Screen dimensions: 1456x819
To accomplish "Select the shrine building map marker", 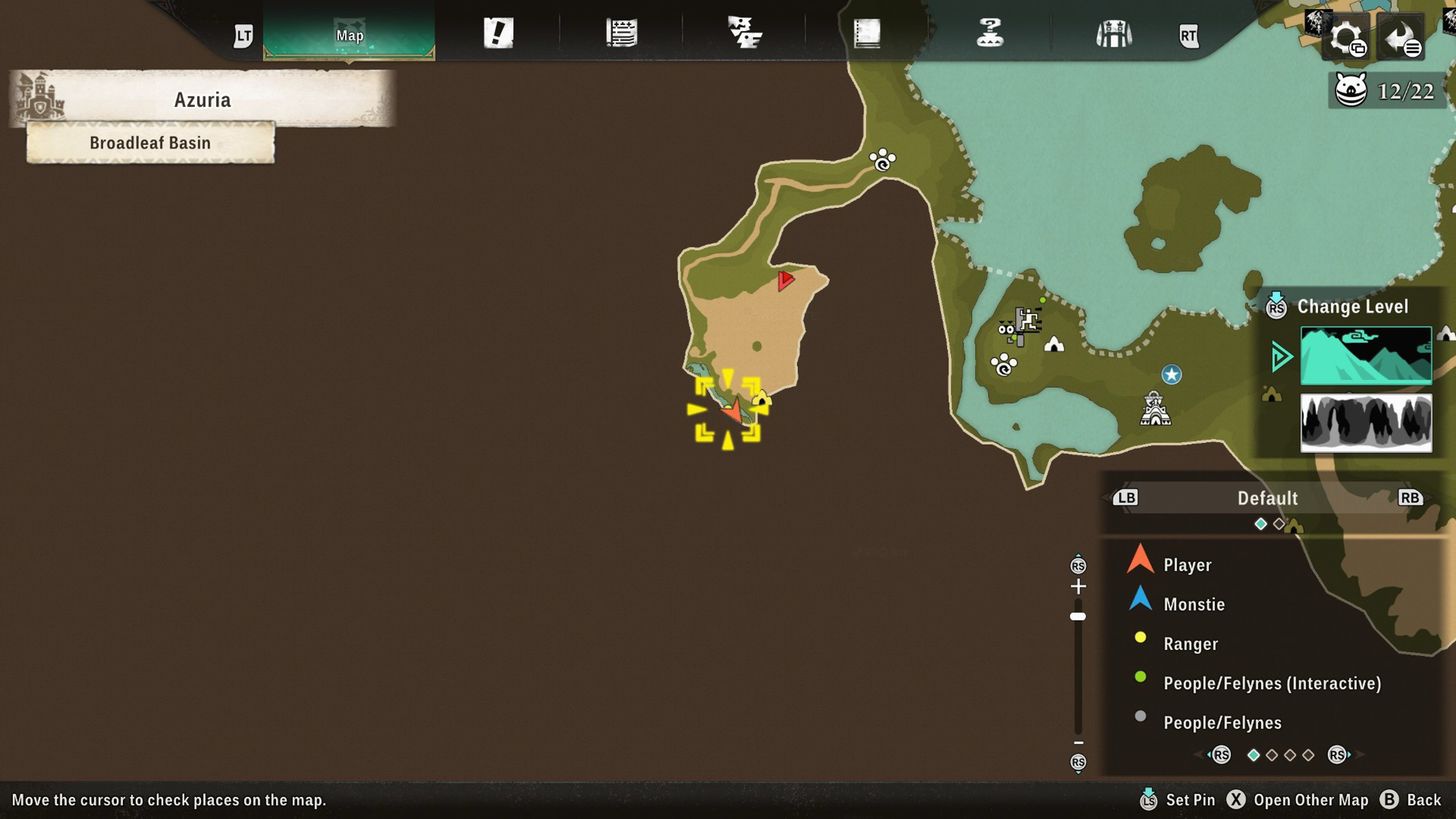I will 1155,408.
